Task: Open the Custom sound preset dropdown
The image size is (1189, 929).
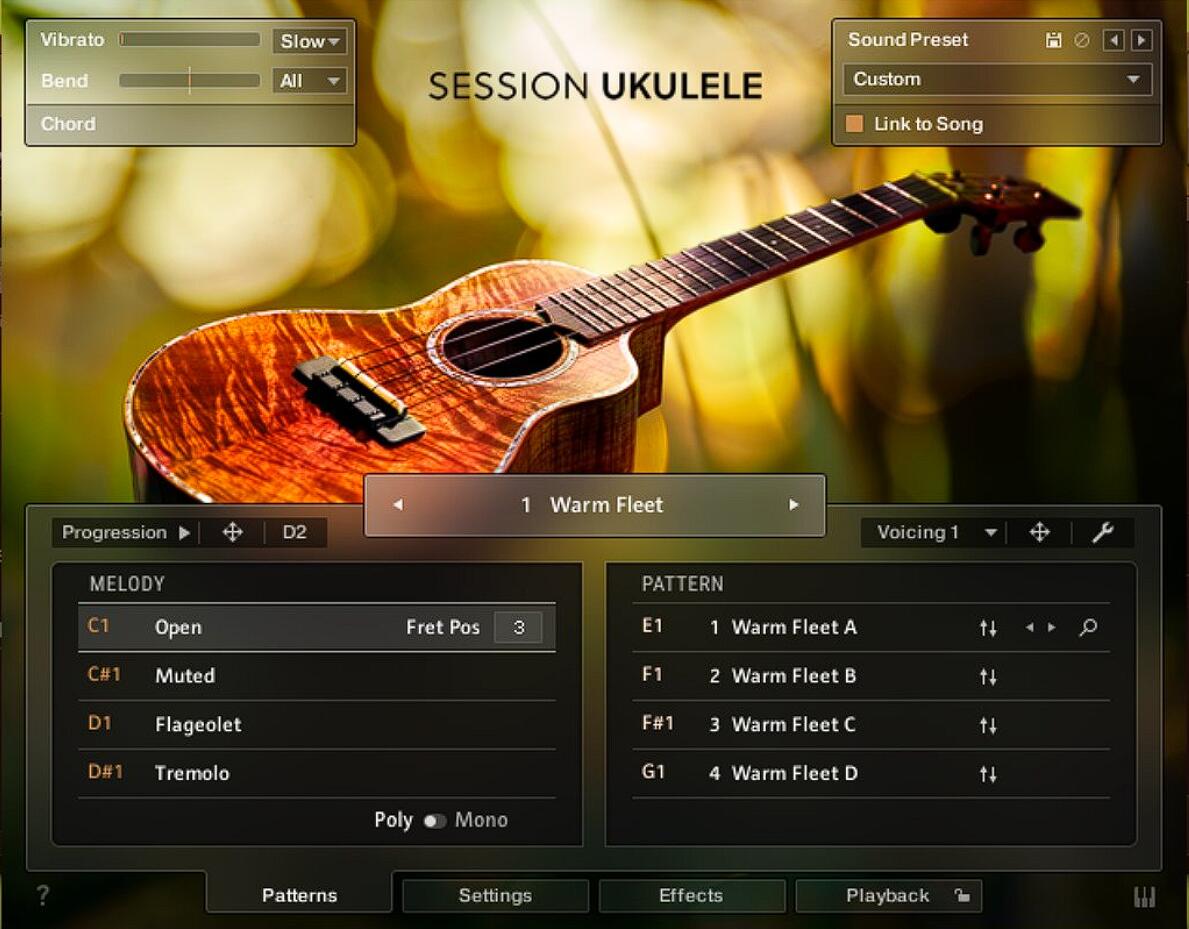Action: tap(996, 79)
